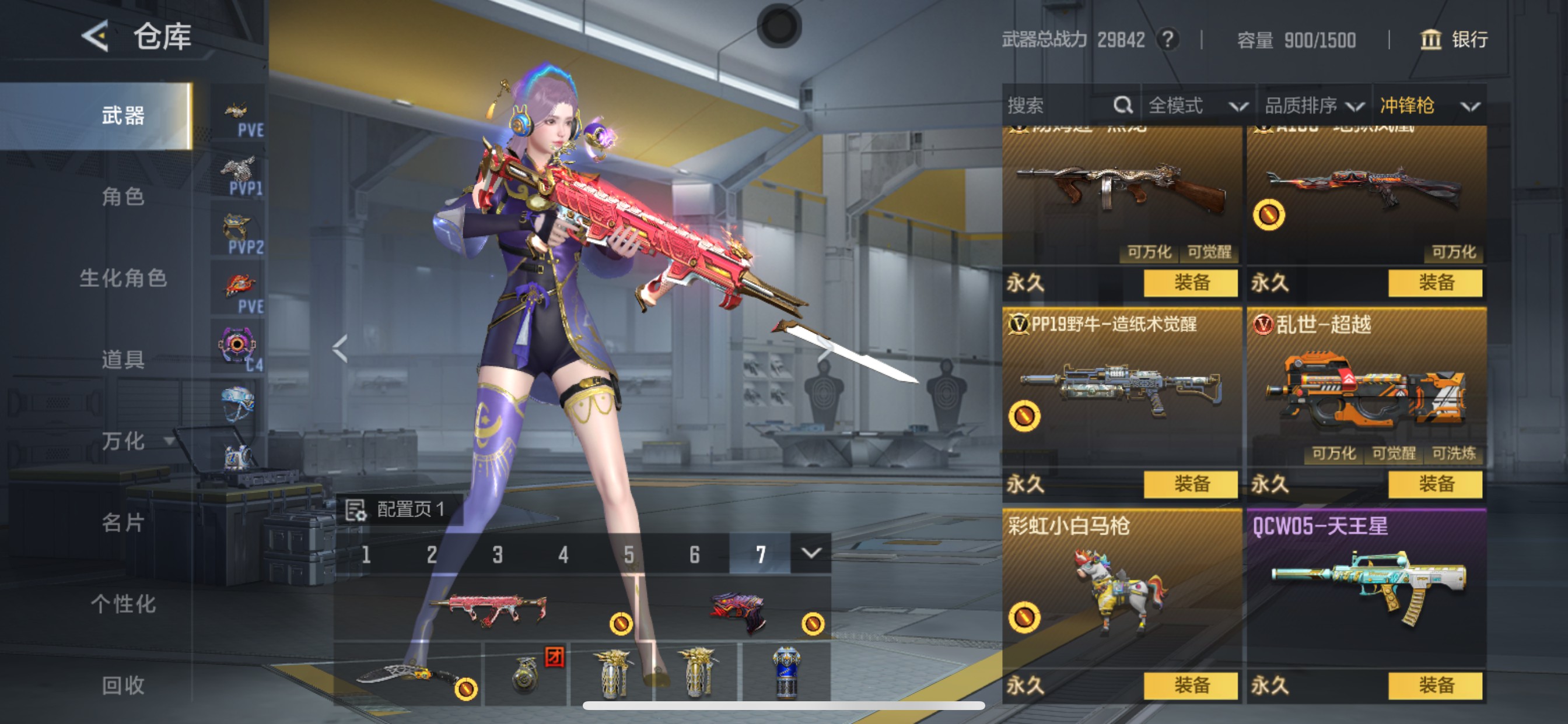Select the 武器 category tab

(123, 115)
